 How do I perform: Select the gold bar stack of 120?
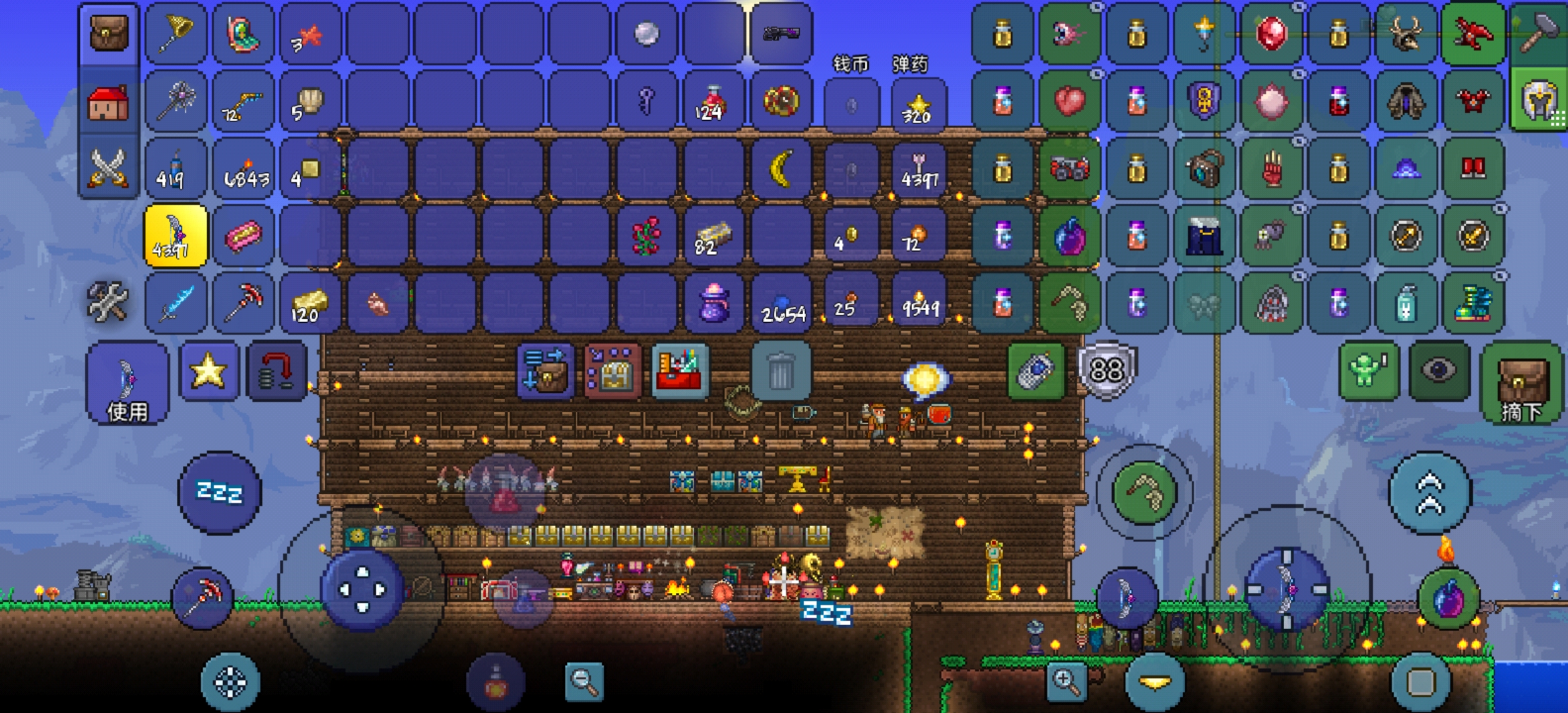tap(310, 304)
